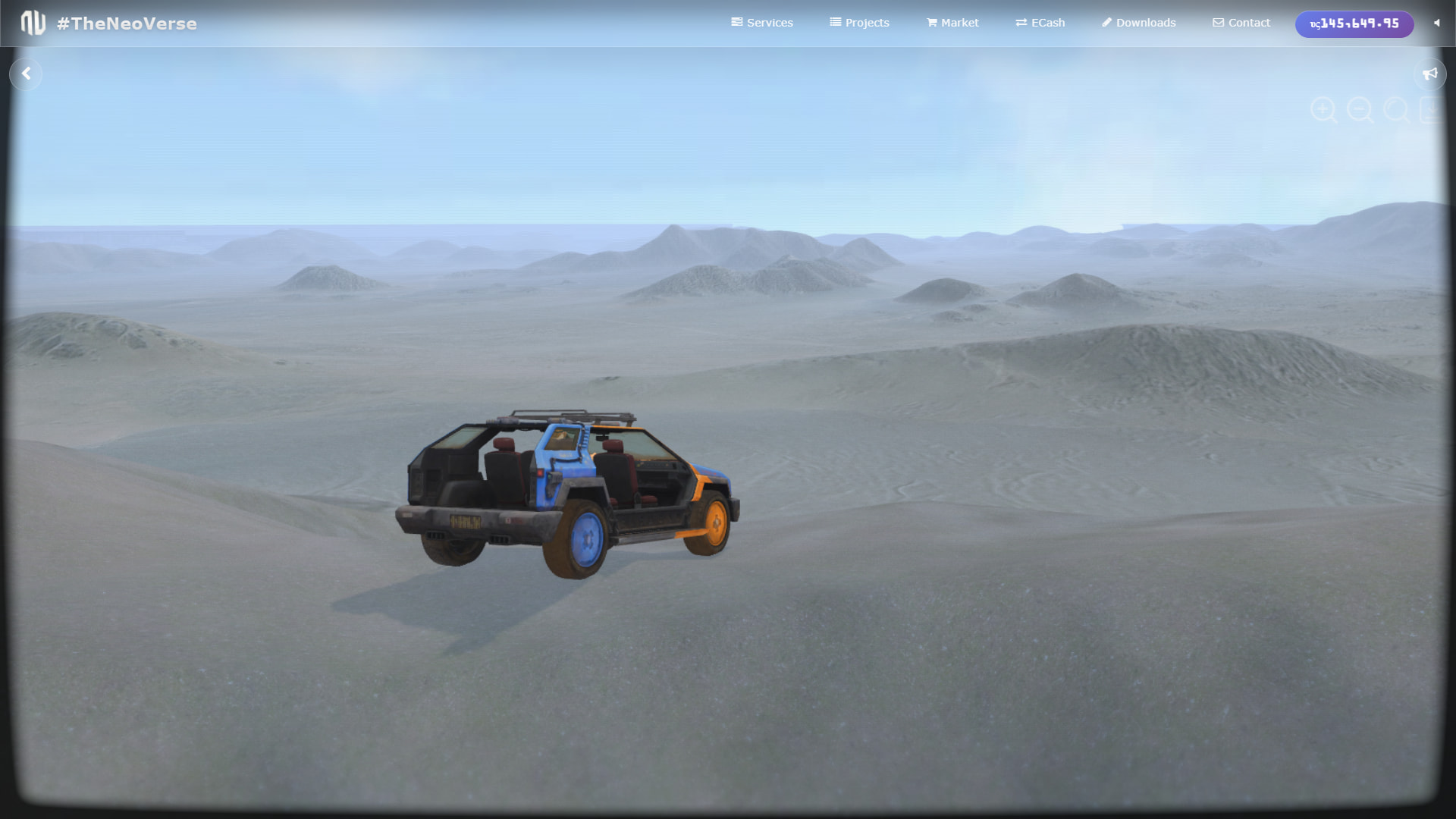
Task: Toggle the sound speaker icon
Action: tap(1436, 23)
